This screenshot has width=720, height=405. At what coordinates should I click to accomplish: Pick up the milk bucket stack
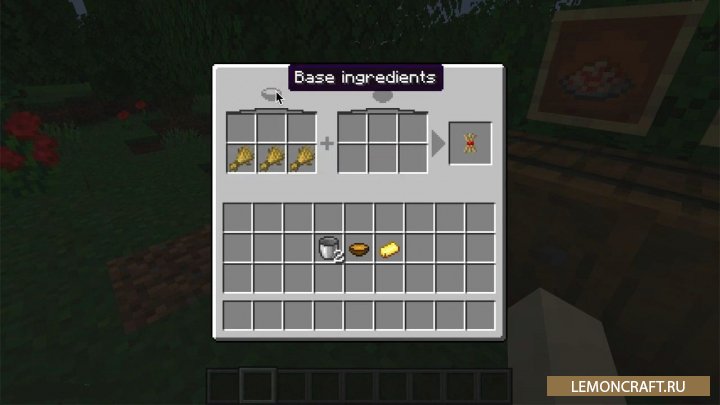click(329, 247)
